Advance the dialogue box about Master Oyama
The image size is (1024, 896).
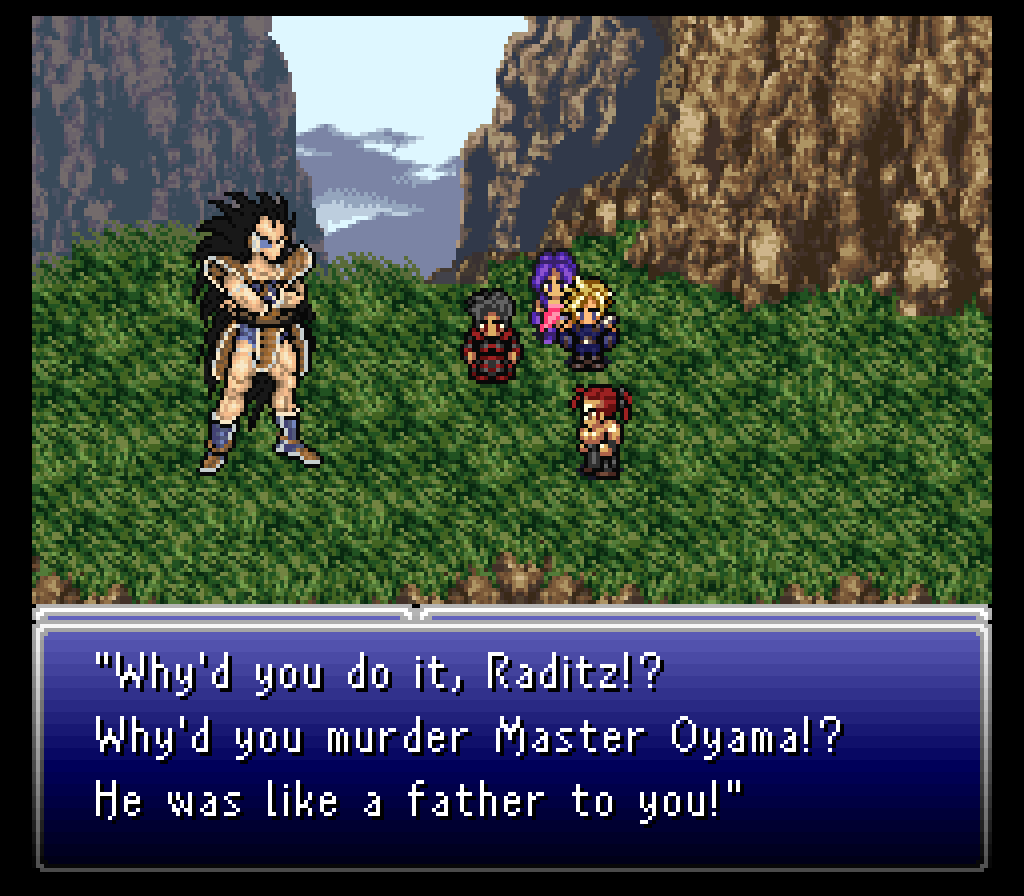(x=512, y=738)
